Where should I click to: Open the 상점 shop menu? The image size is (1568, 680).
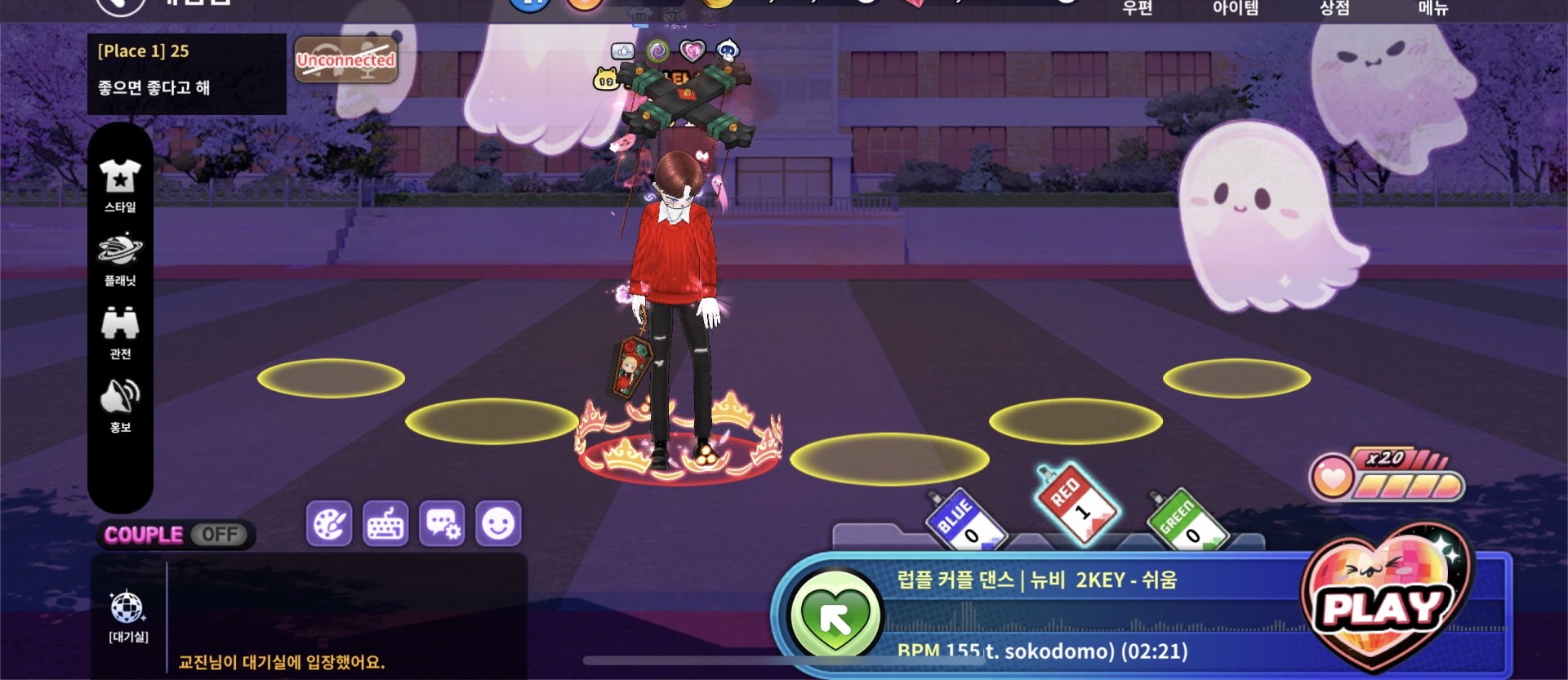click(1334, 8)
